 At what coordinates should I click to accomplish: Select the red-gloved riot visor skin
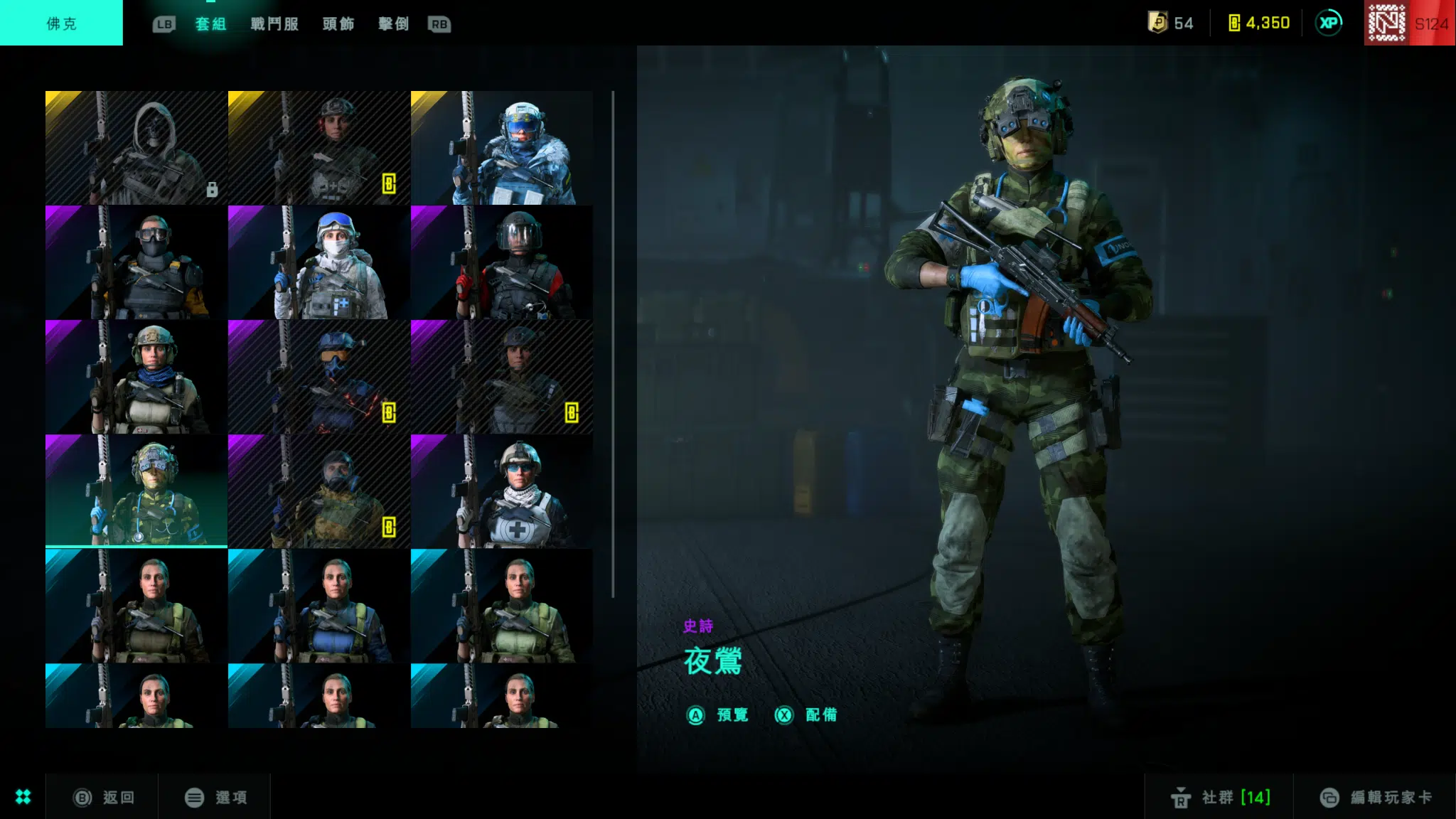pyautogui.click(x=501, y=262)
